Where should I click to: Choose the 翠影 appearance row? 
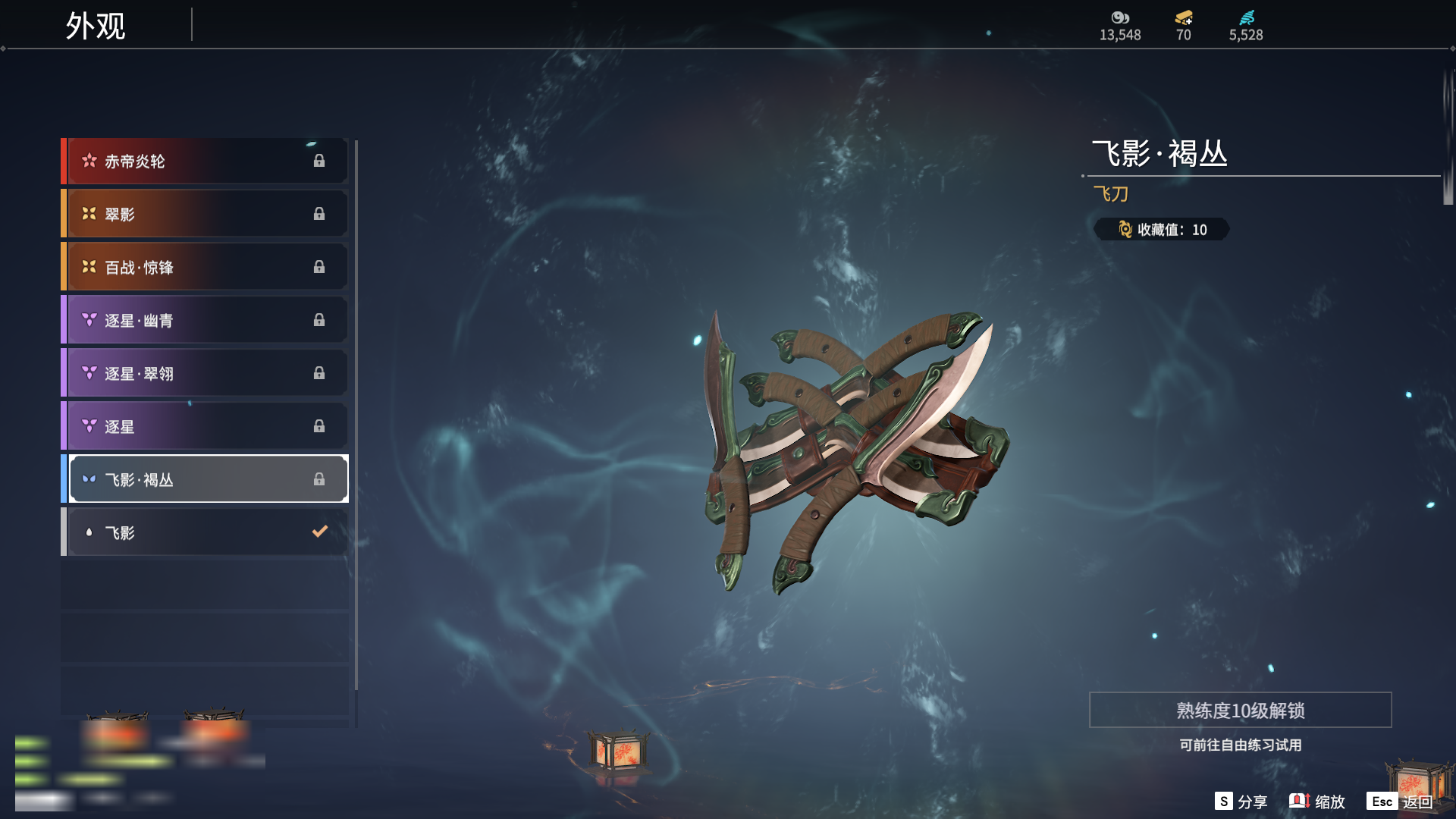[x=205, y=214]
